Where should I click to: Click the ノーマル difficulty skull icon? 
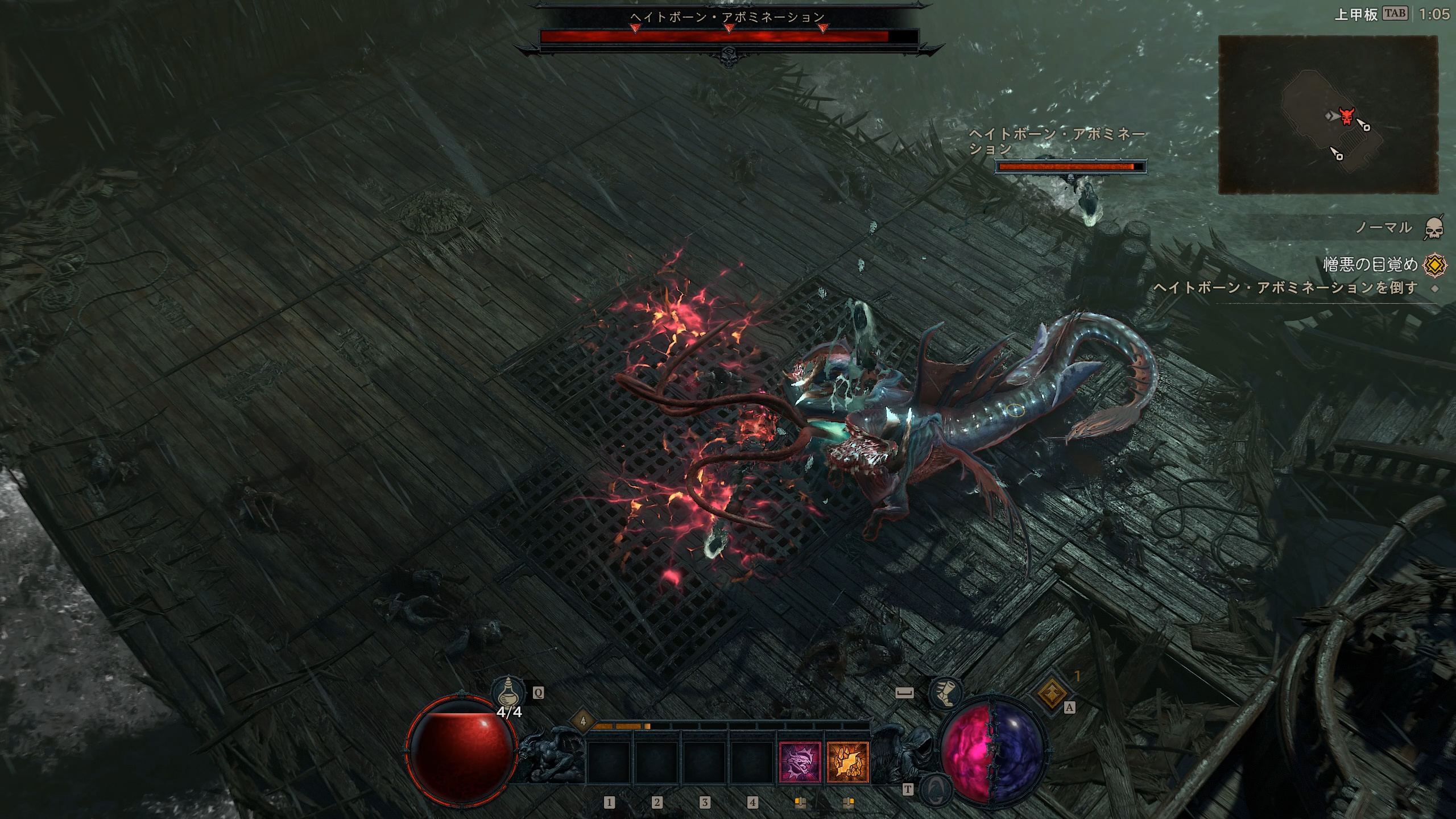pyautogui.click(x=1434, y=228)
